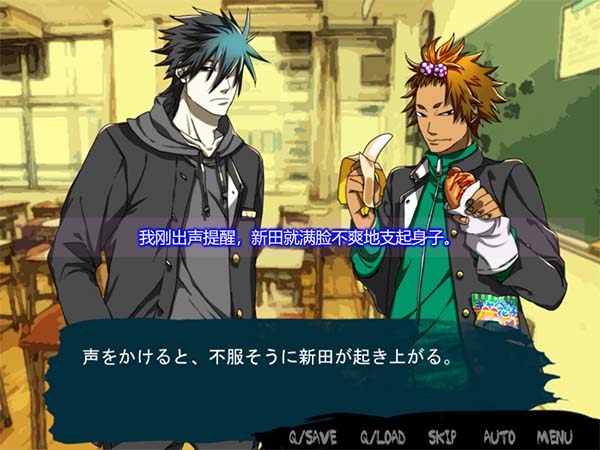The width and height of the screenshot is (600, 450).
Task: Click the Q/LOAD quick load button
Action: [x=382, y=437]
